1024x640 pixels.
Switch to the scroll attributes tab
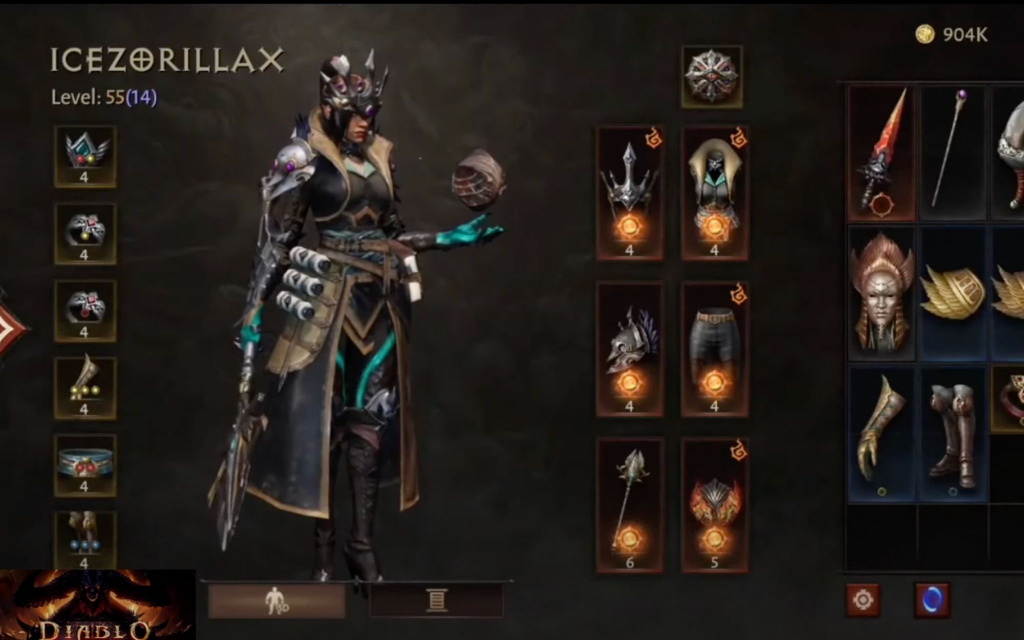(436, 600)
